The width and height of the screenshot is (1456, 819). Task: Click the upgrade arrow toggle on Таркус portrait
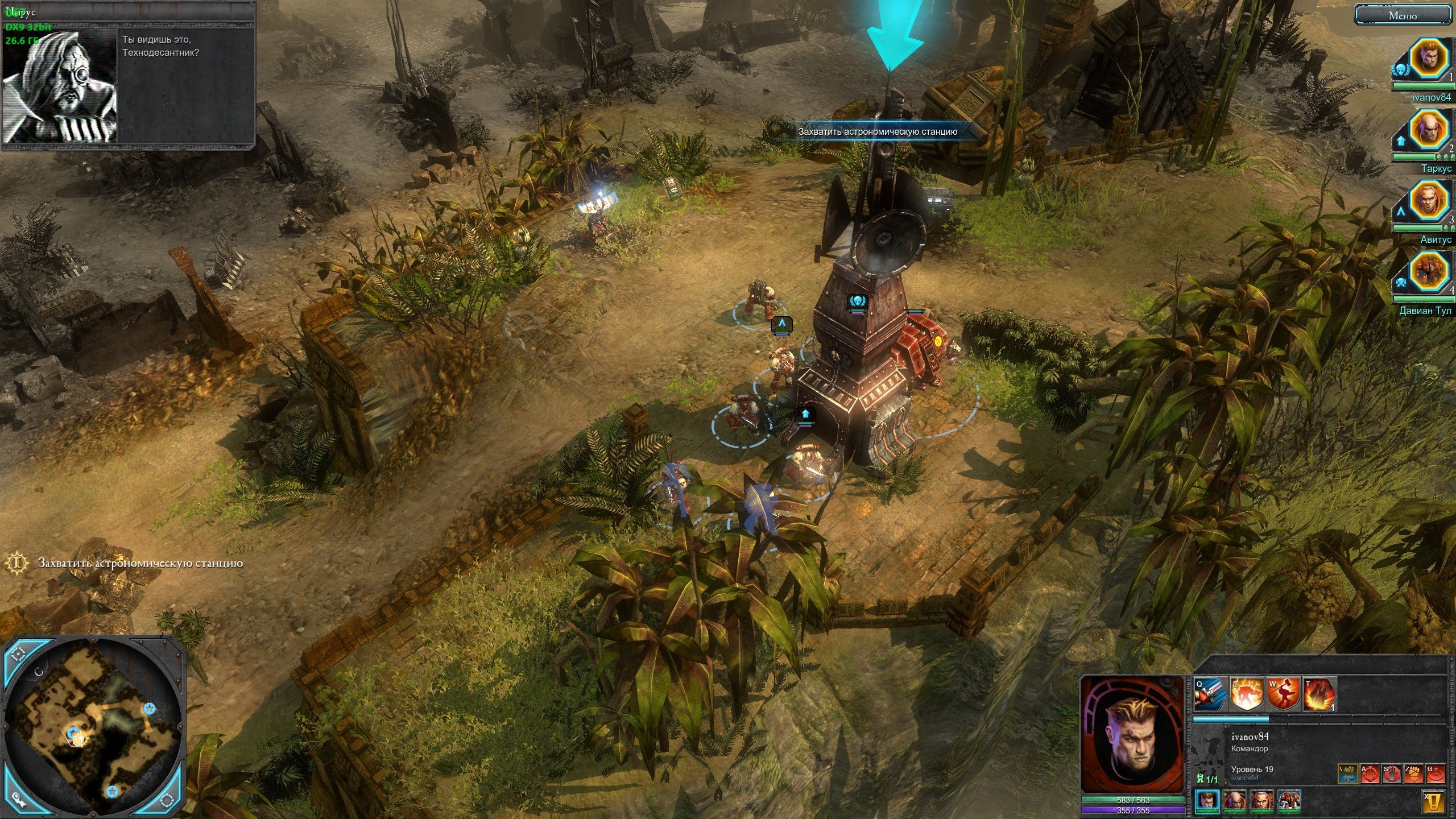point(1401,141)
